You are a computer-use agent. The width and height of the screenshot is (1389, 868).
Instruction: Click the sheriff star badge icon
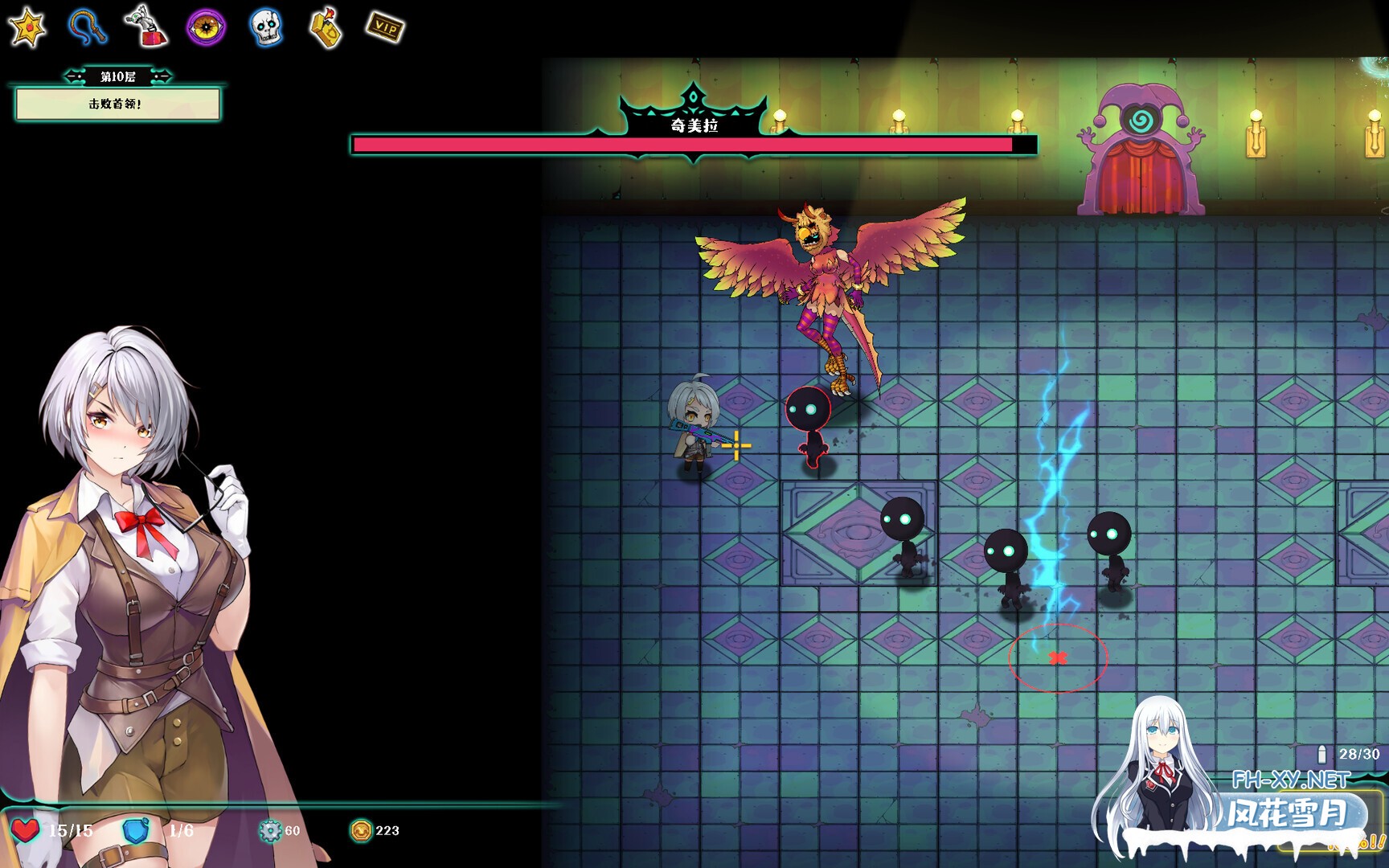[x=27, y=27]
